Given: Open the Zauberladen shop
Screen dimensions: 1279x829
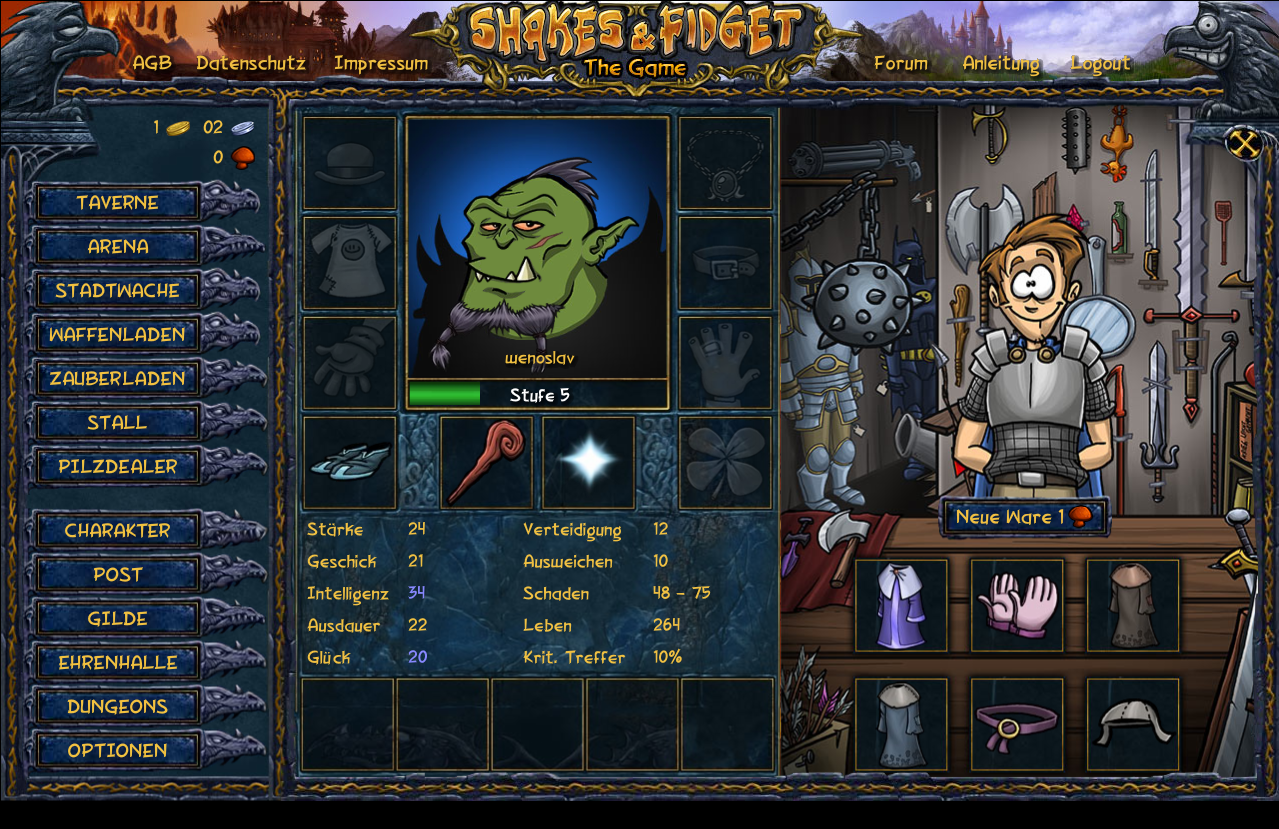Looking at the screenshot, I should [x=117, y=379].
